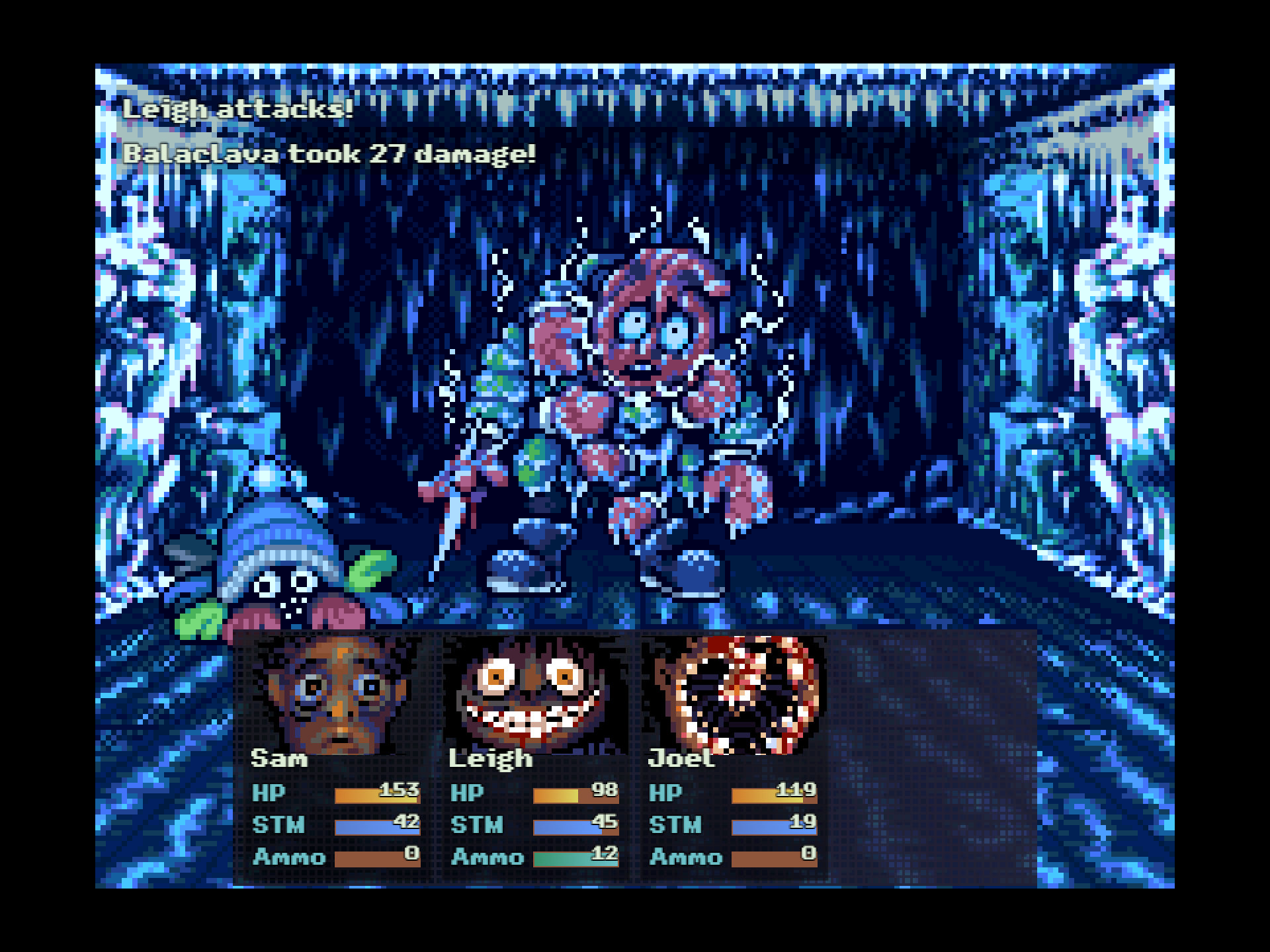
Task: Select Sam's party portrait
Action: pyautogui.click(x=337, y=694)
